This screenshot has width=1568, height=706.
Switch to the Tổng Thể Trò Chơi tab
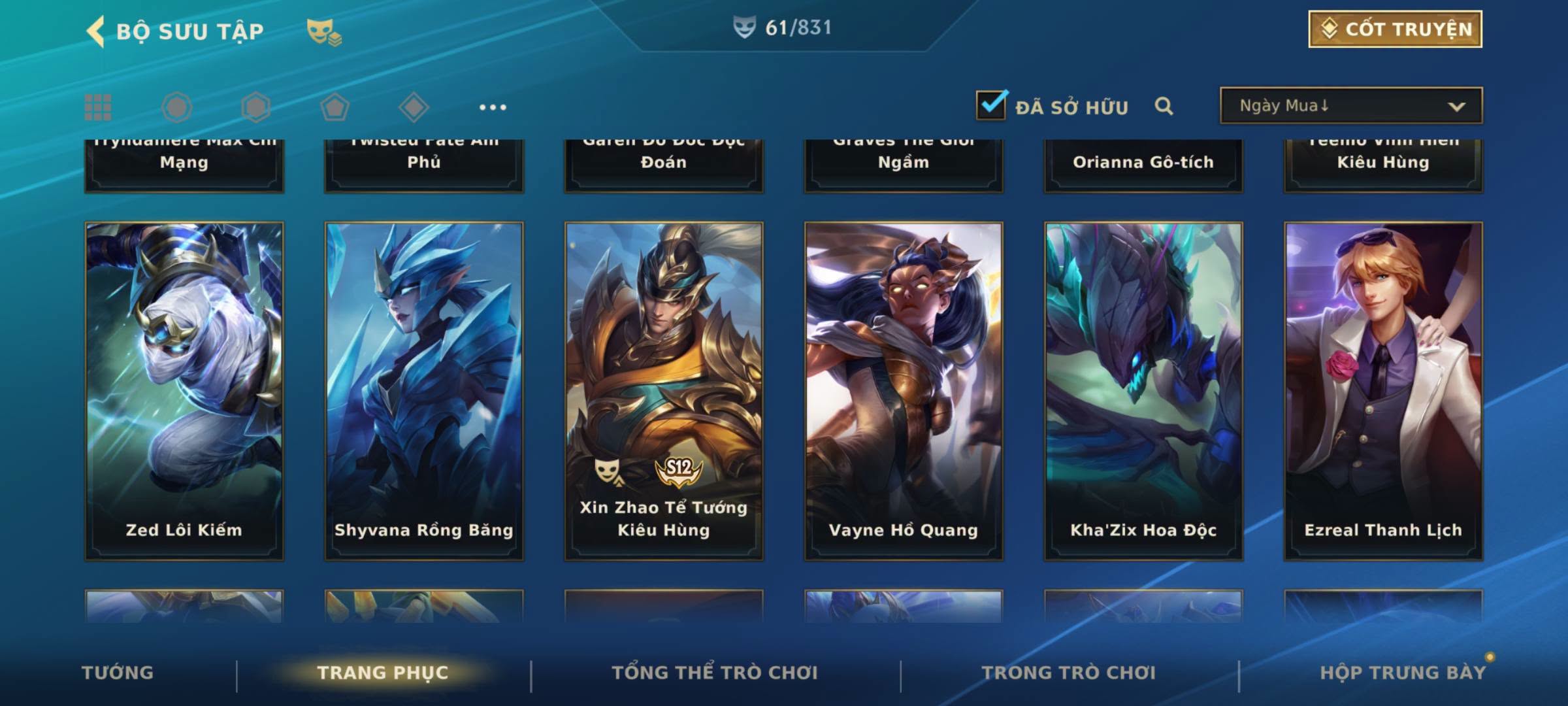pos(715,673)
